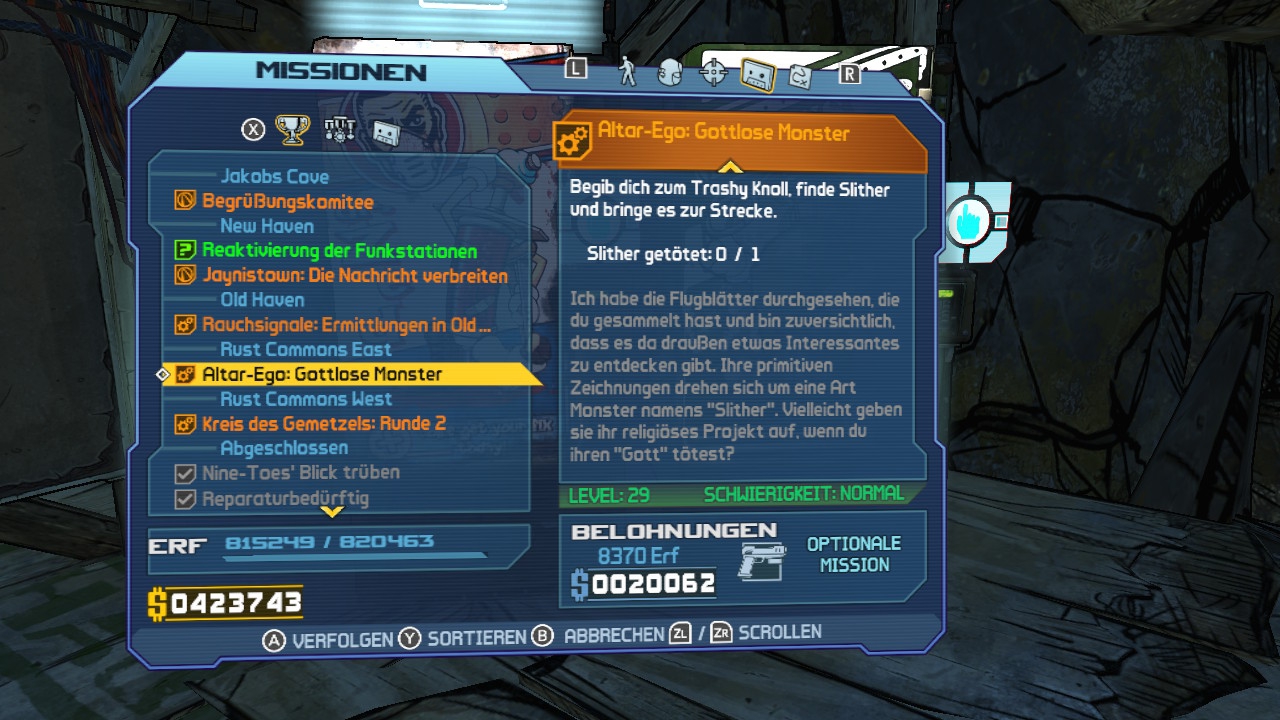Viewport: 1280px width, 720px height.
Task: Click the up arrow above mission description
Action: pyautogui.click(x=730, y=166)
